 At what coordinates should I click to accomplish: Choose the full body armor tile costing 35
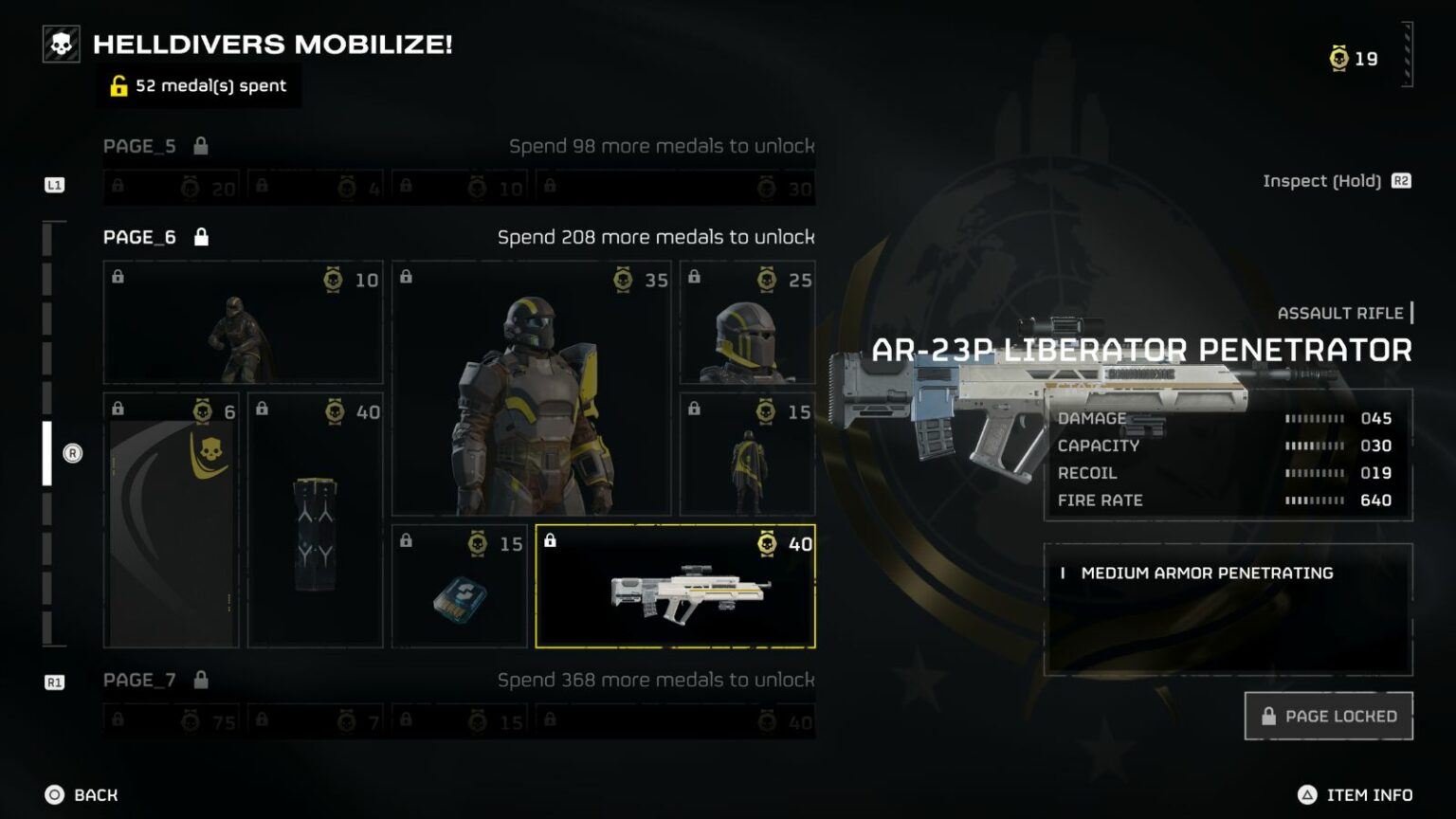coord(531,390)
